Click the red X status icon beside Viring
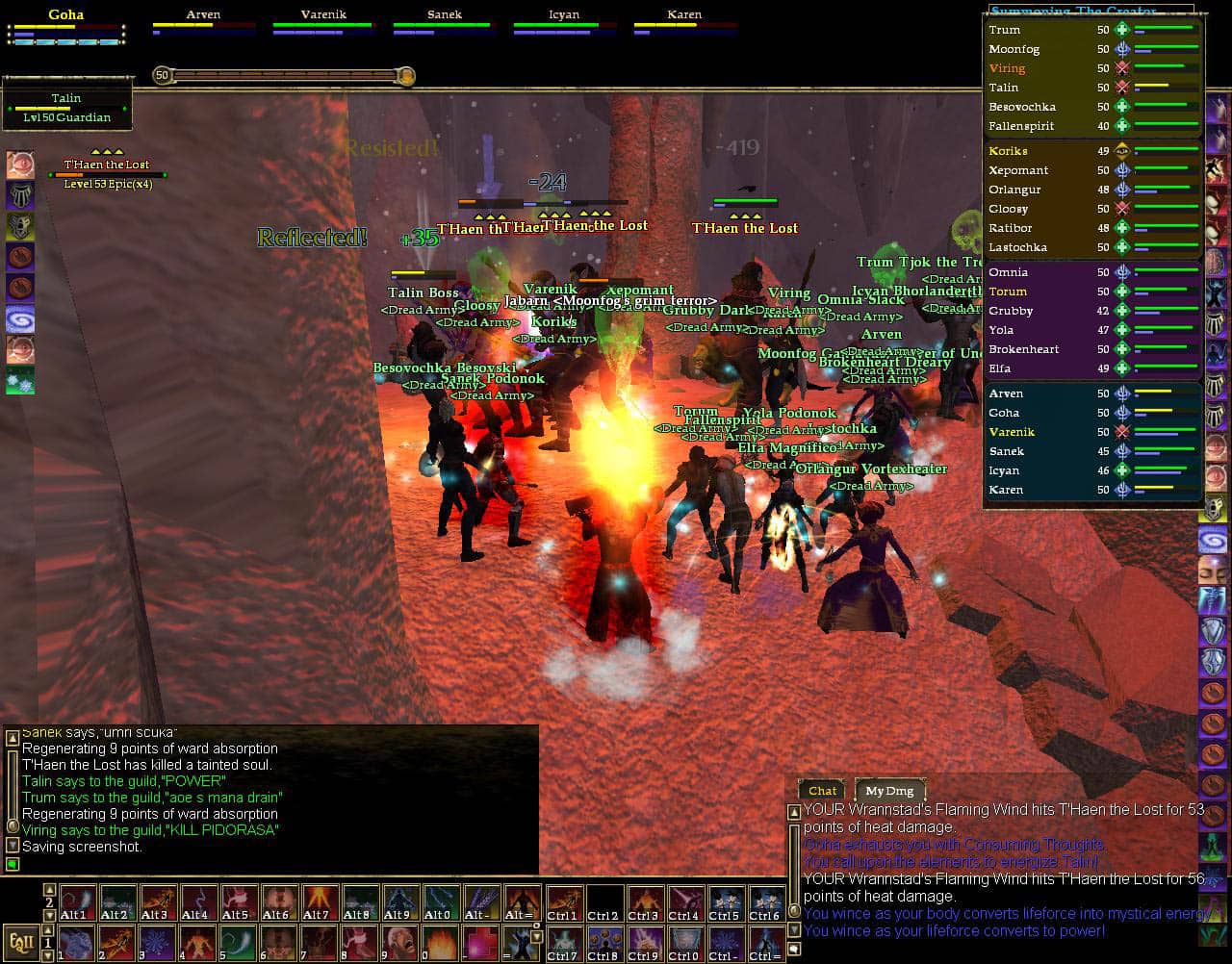1232x964 pixels. tap(1122, 68)
